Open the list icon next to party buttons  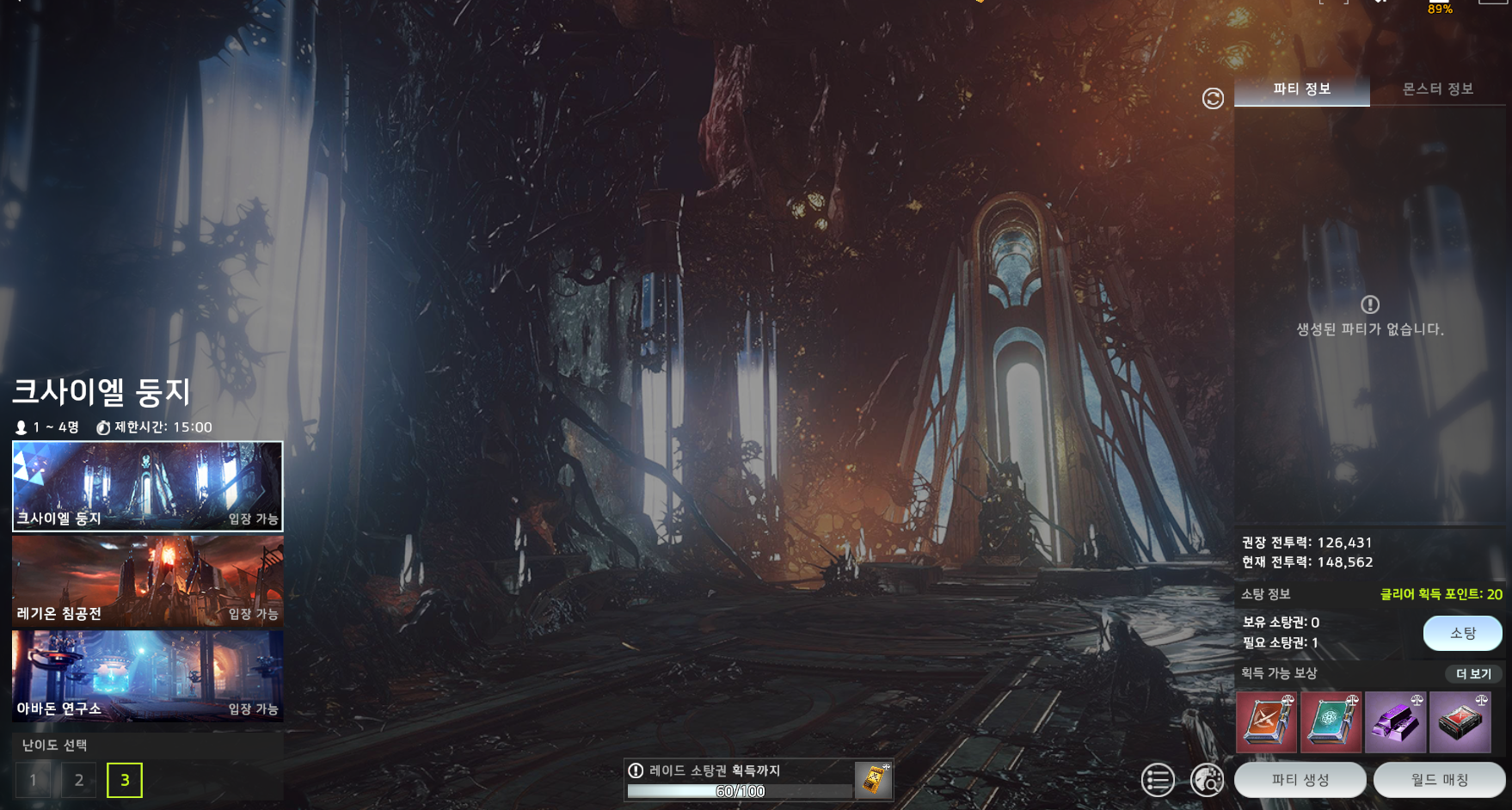click(x=1158, y=780)
